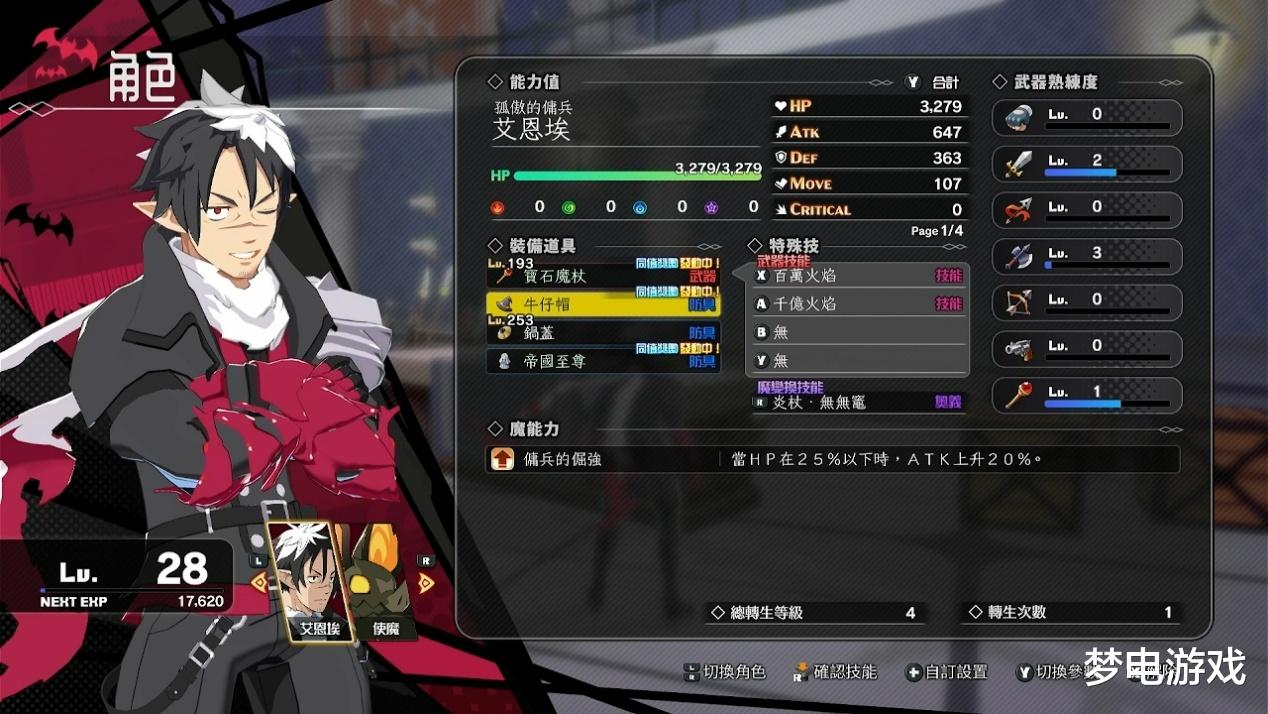Choose the highlighted 牛仔帽 armor slot
Screen dimensions: 1268x714
click(x=603, y=304)
